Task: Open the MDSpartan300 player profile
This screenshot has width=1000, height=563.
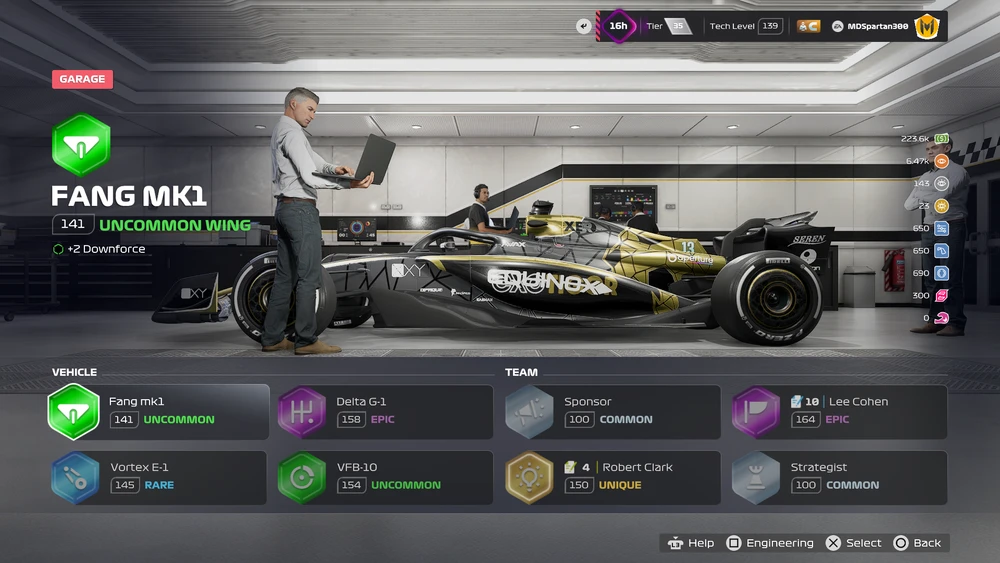Action: coord(877,26)
